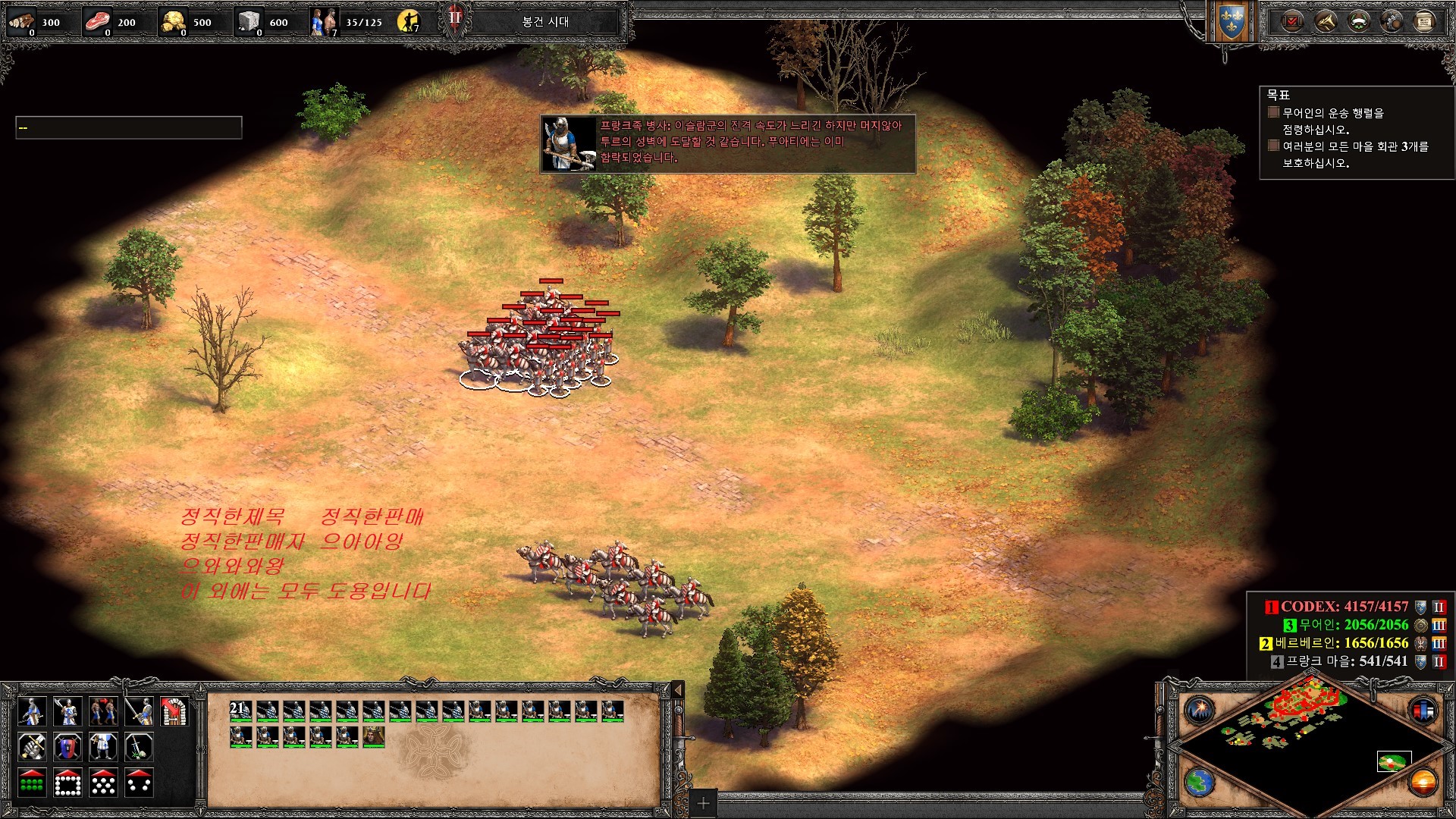Choose the gauntlet with sword attack command
Screen dimensions: 1456x819
(31, 747)
